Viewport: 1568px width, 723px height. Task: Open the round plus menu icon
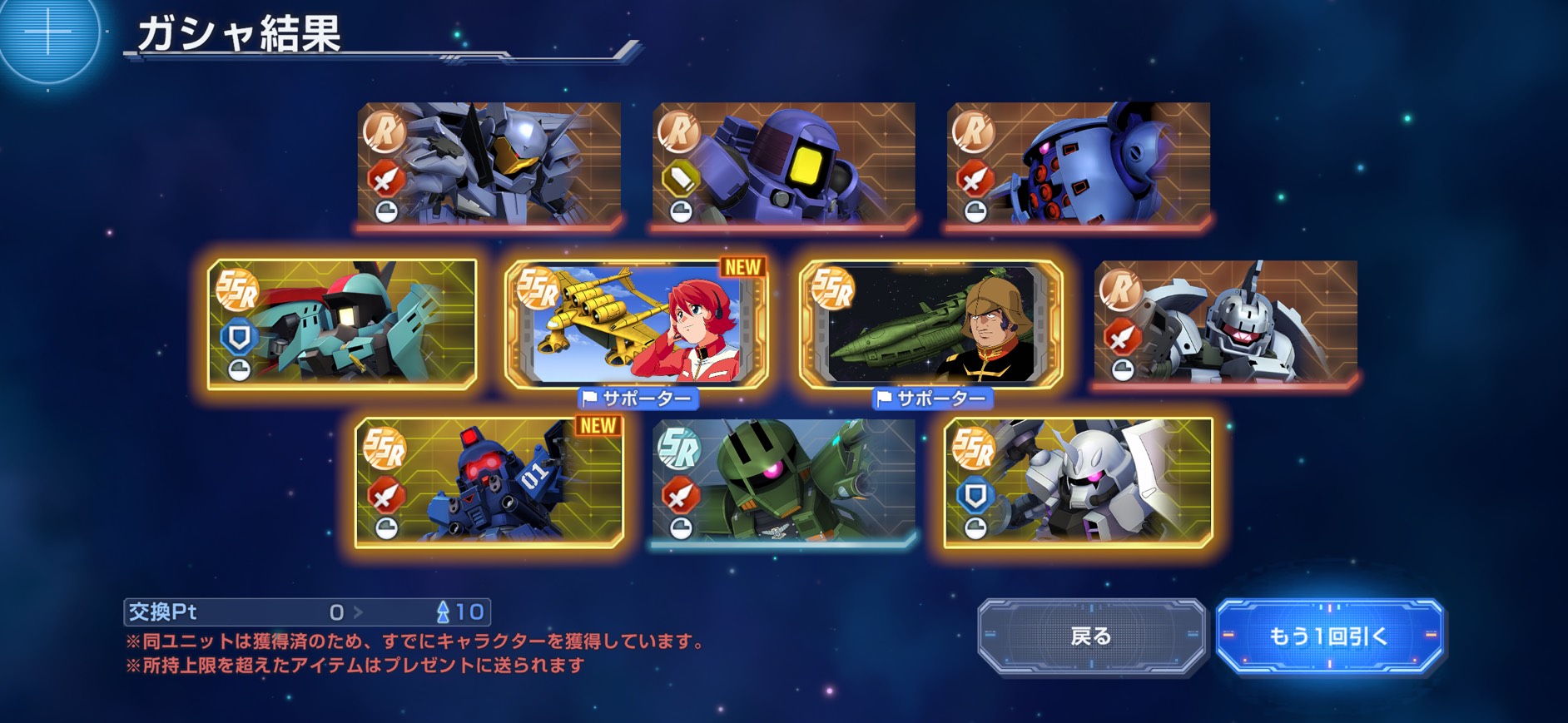(47, 35)
